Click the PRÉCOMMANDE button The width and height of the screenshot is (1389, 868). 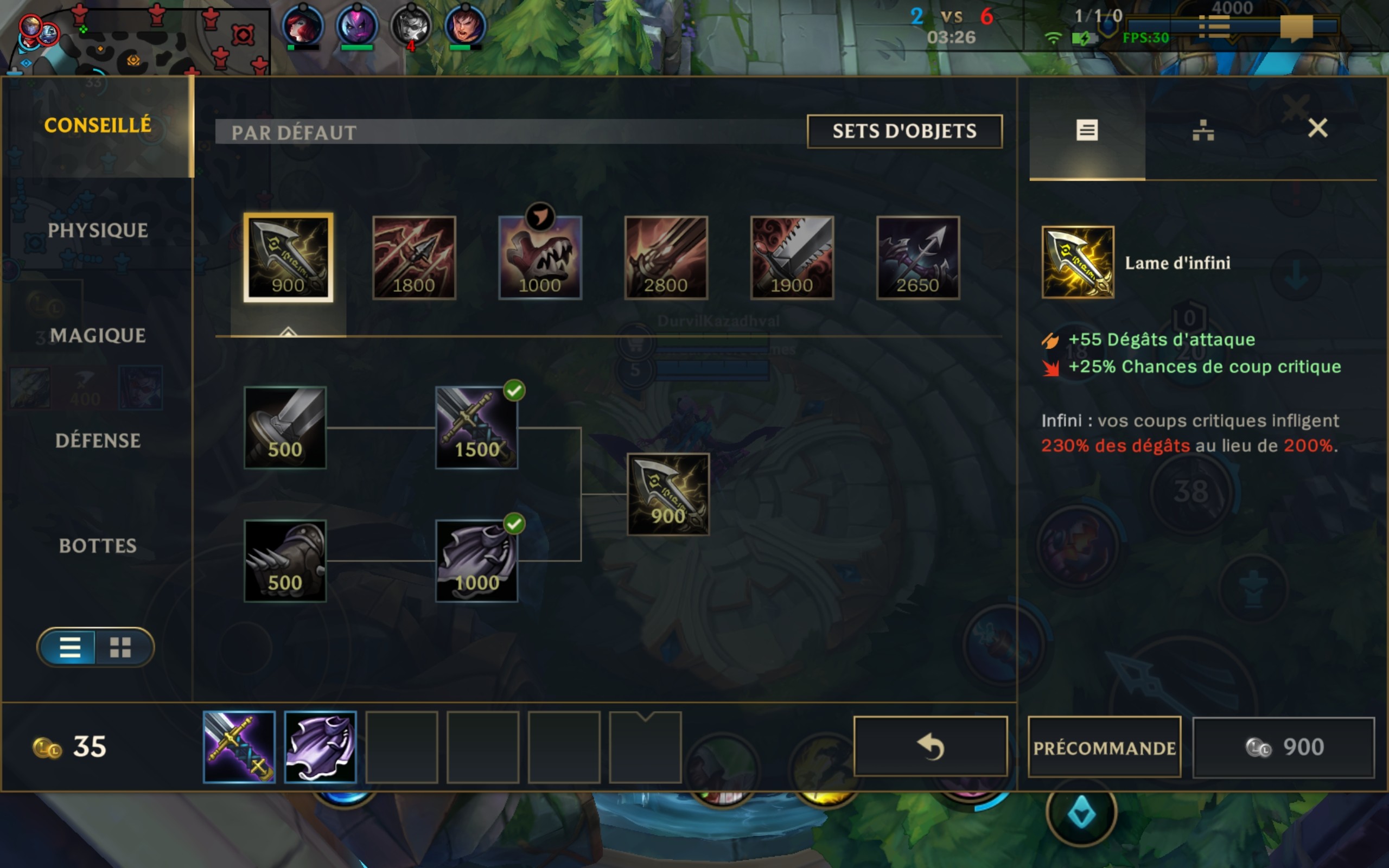coord(1103,746)
